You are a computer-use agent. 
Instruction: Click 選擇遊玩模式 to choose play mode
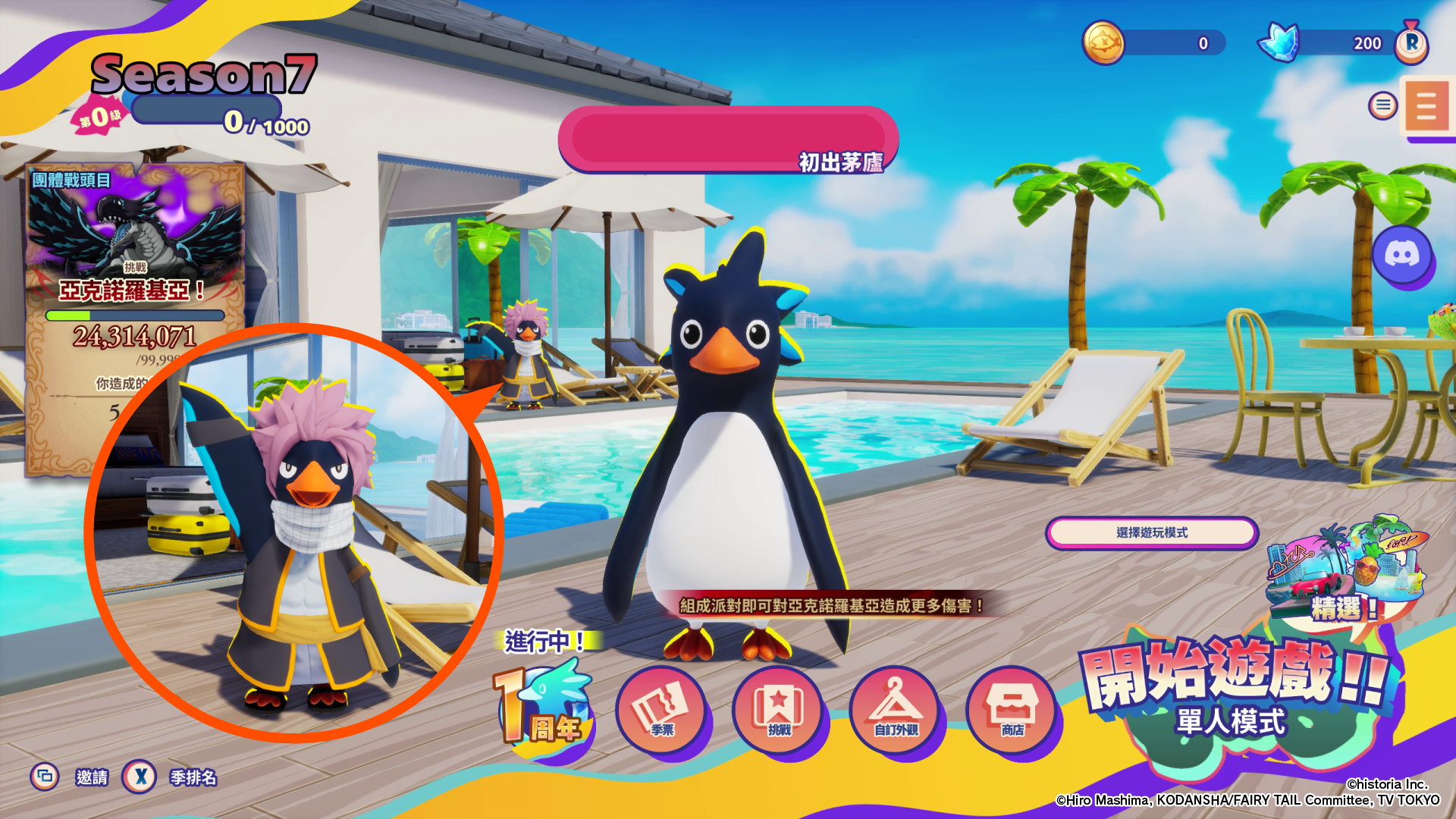pos(1152,532)
